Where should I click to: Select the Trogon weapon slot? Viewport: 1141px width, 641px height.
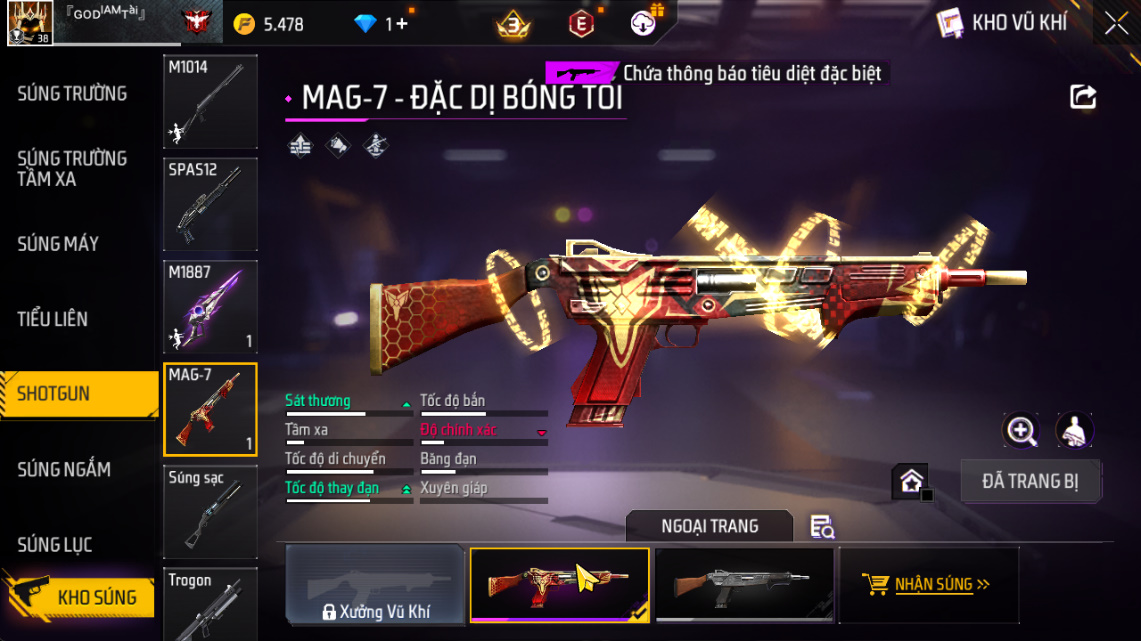(x=210, y=603)
